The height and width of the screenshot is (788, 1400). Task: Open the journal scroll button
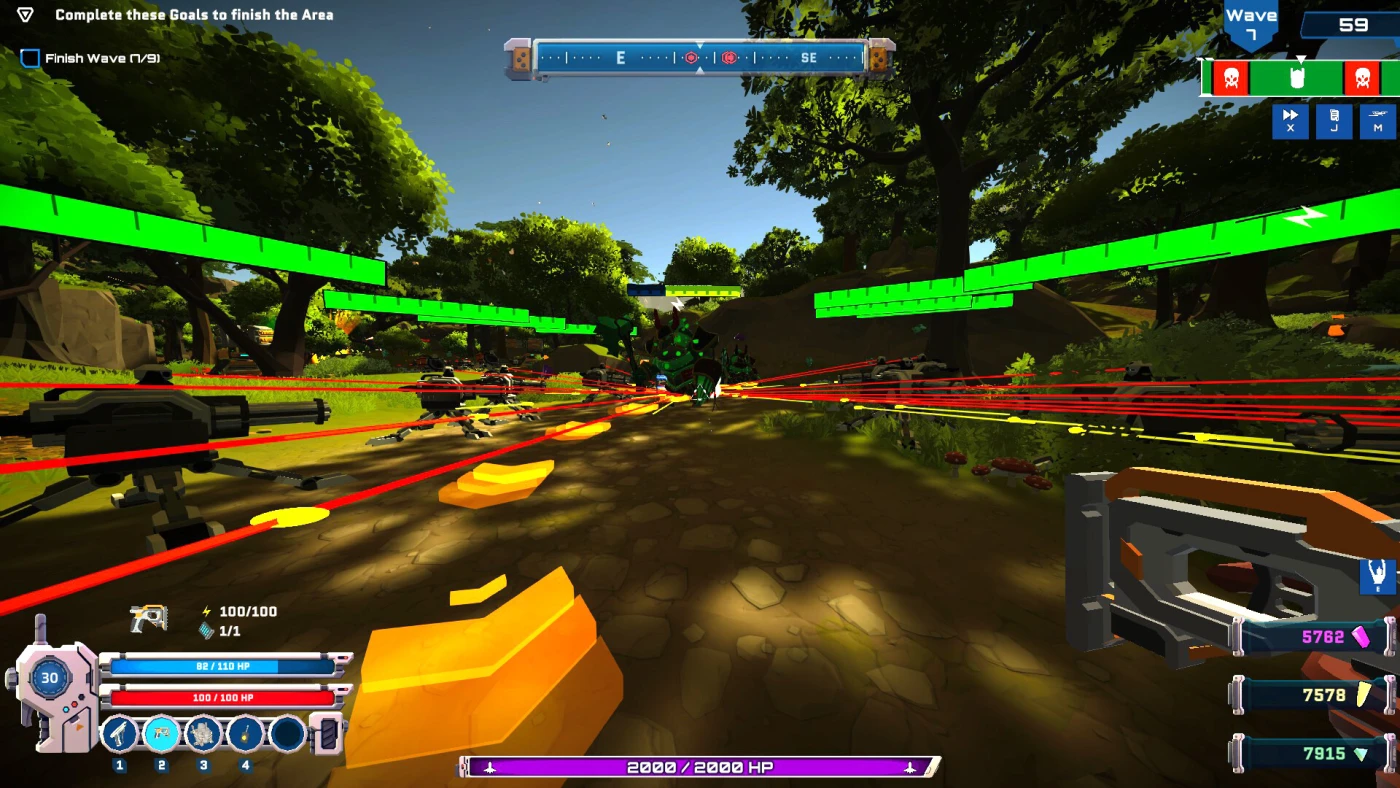coord(1334,121)
